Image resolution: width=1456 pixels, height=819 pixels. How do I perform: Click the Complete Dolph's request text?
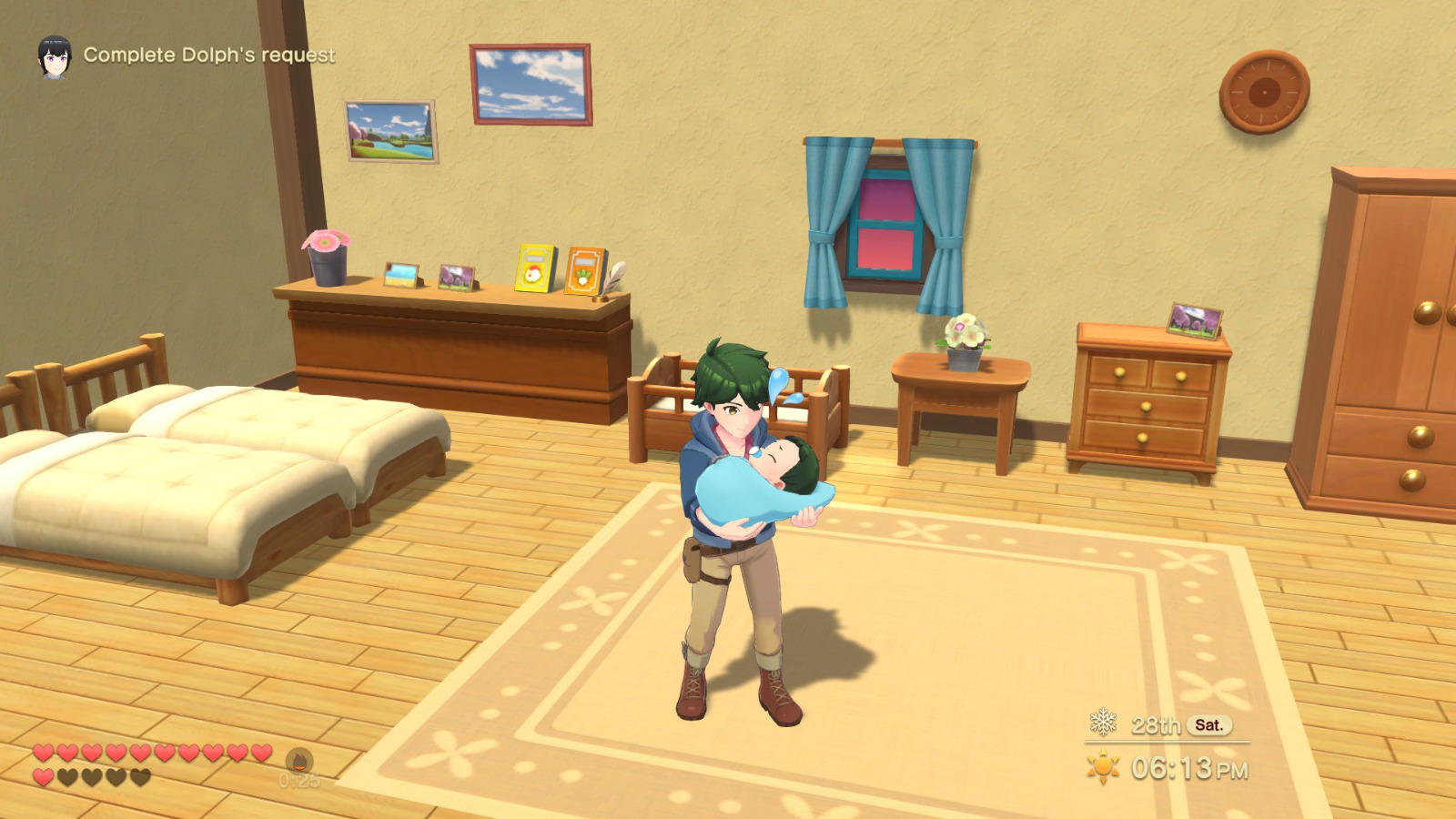click(x=209, y=56)
